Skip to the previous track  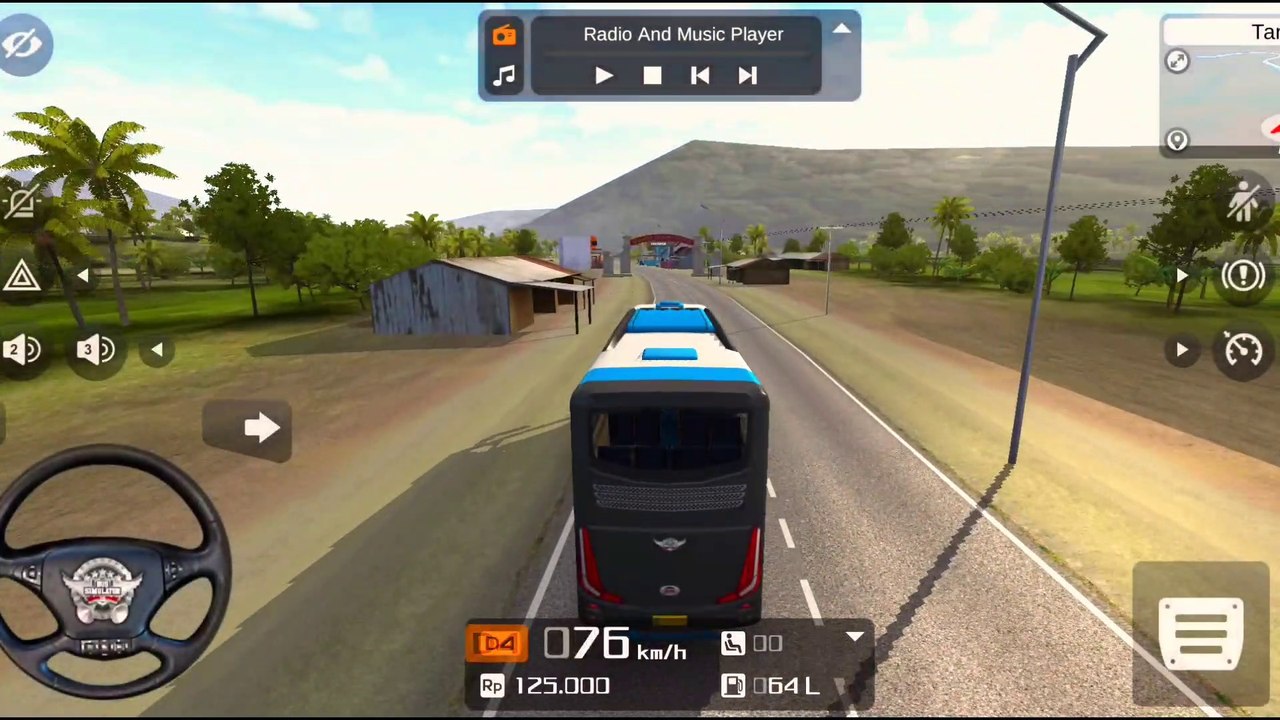pyautogui.click(x=700, y=76)
